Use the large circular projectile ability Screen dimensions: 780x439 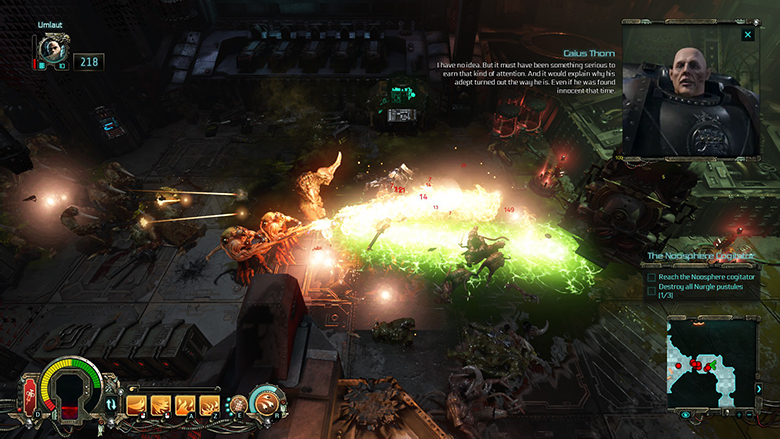coord(267,403)
